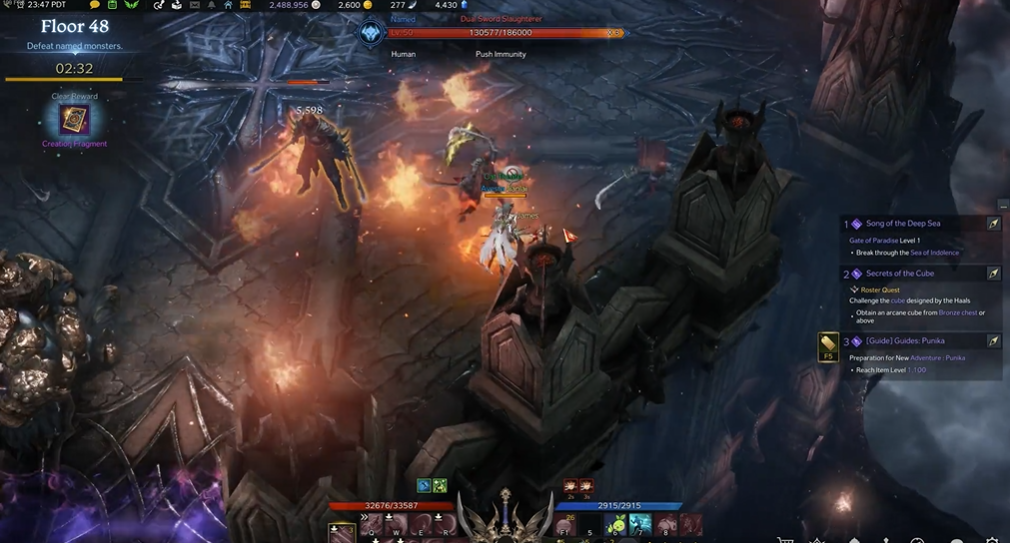1010x543 pixels.
Task: Use the cyan item in slot 7
Action: pos(640,525)
